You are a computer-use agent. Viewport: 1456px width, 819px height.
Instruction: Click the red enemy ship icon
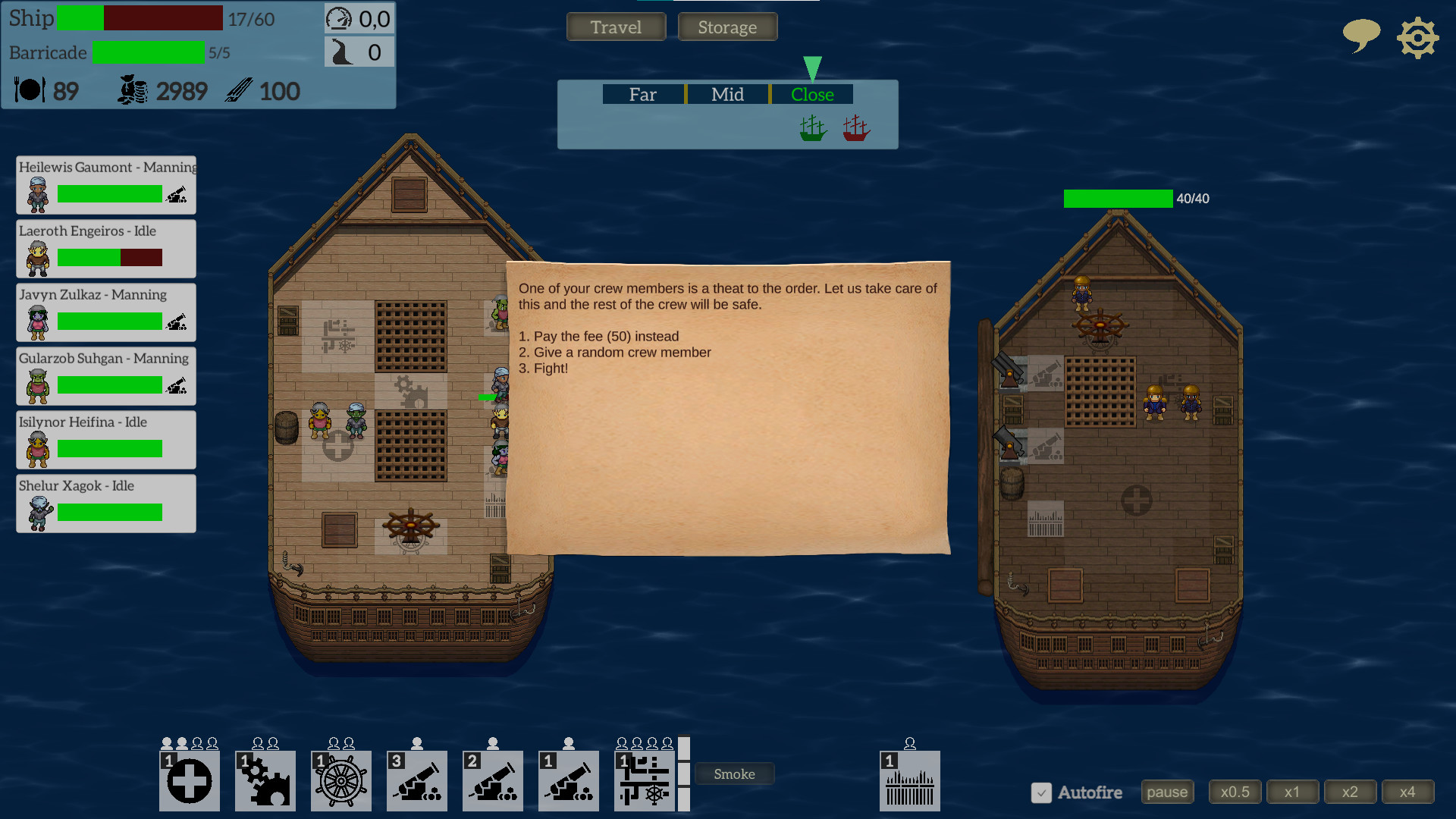coord(855,127)
